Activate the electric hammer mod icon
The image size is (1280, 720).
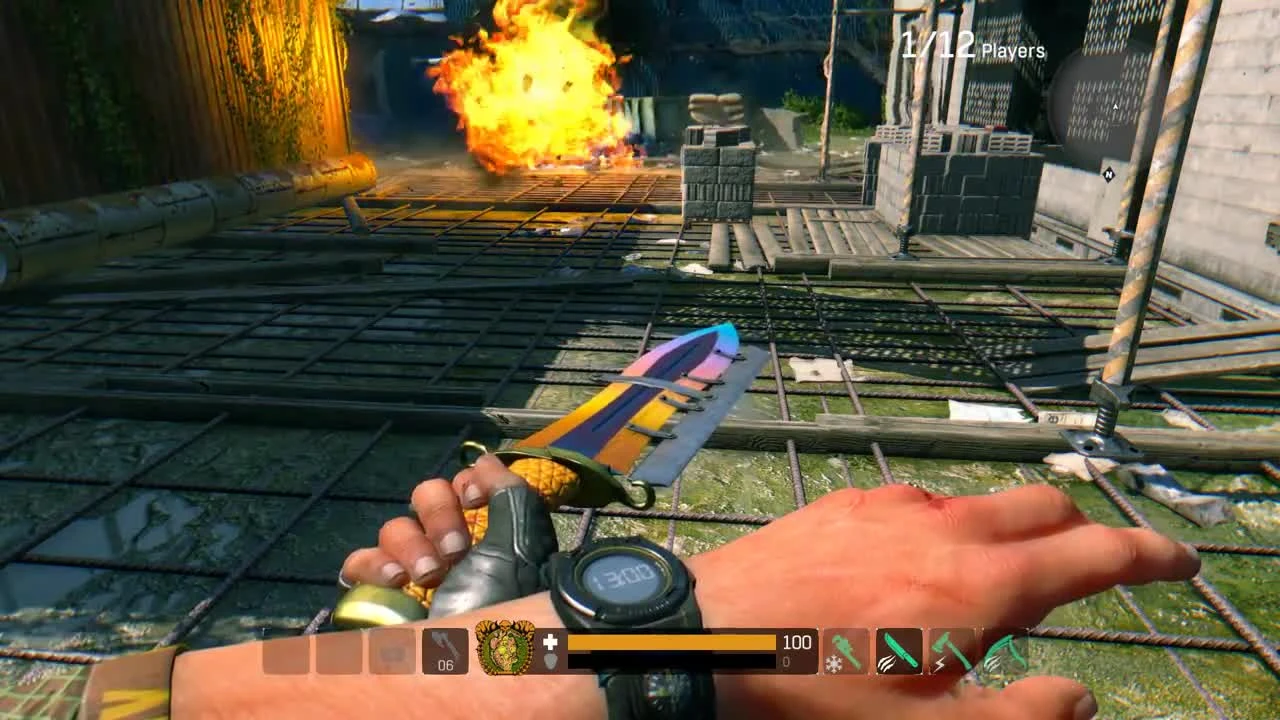coord(951,651)
